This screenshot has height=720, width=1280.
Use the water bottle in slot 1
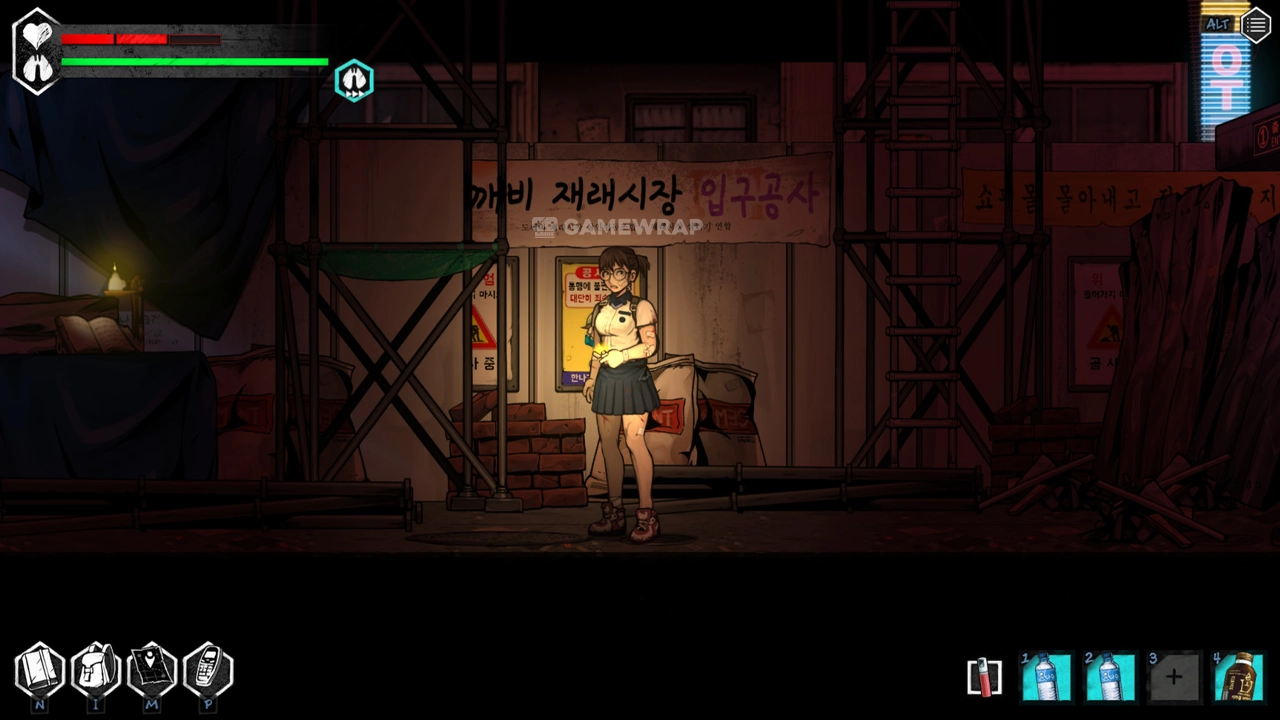click(1046, 677)
